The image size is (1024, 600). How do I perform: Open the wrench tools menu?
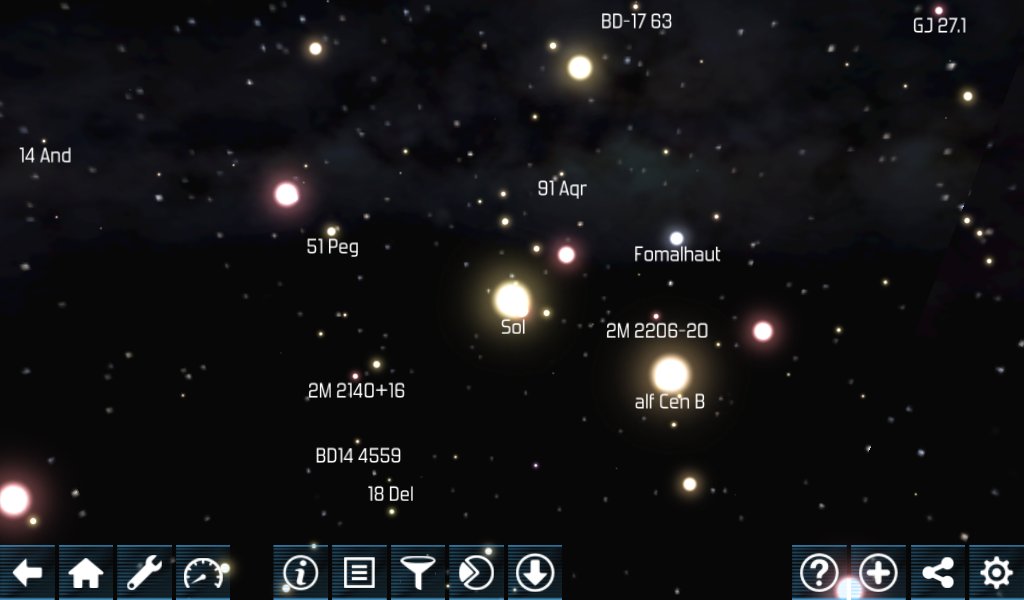coord(144,573)
